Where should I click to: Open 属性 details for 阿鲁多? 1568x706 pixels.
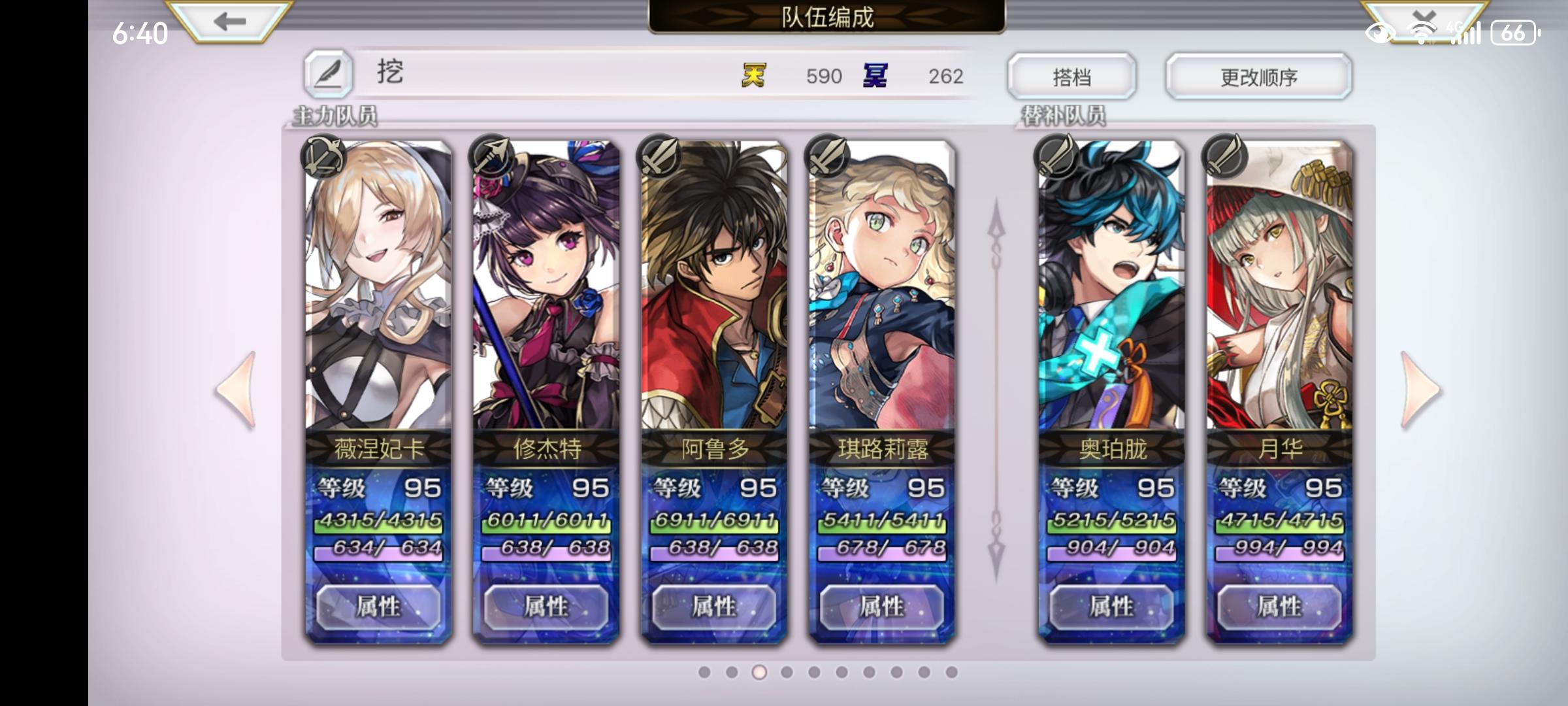tap(711, 607)
